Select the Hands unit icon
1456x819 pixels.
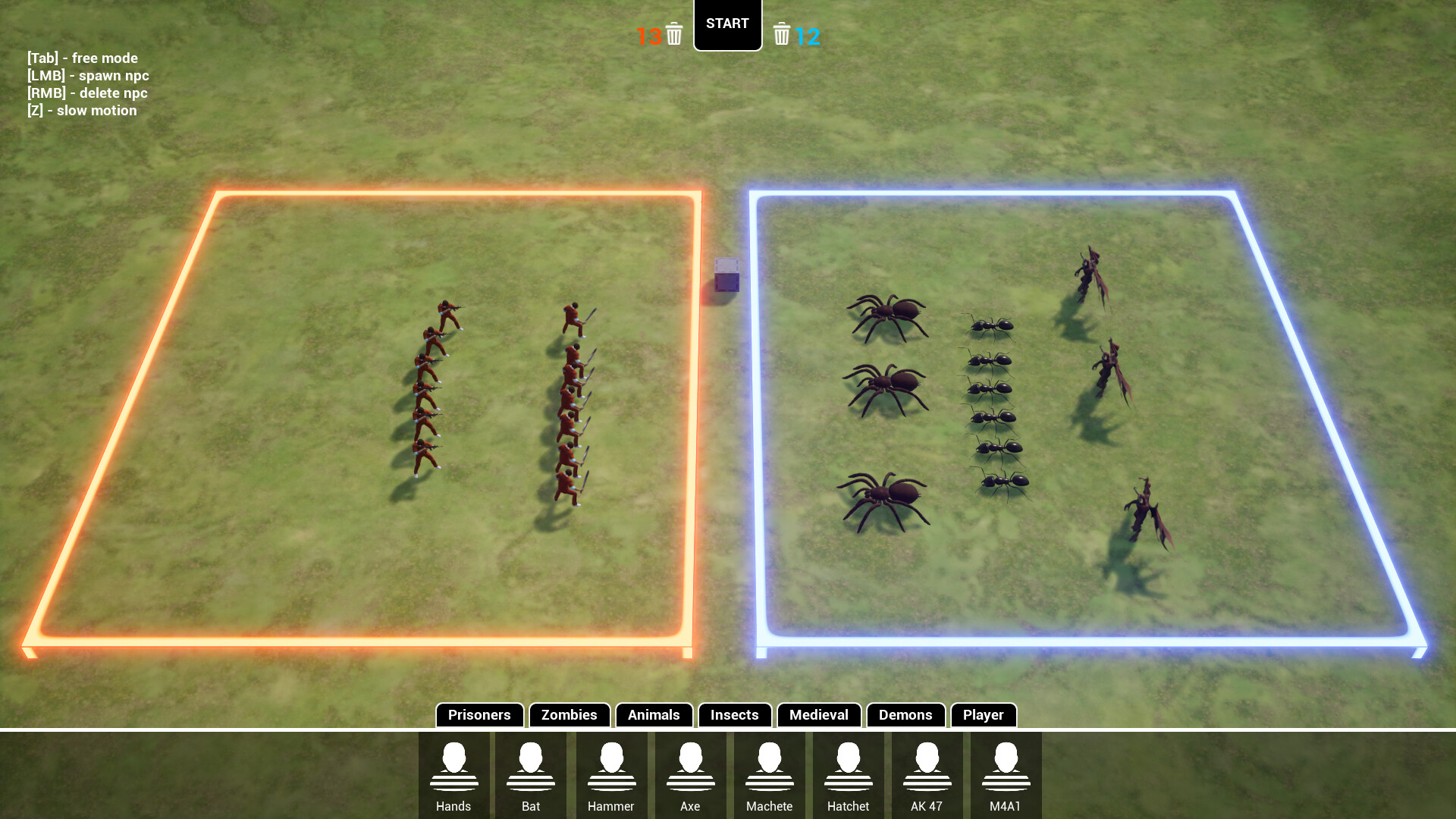(x=454, y=773)
